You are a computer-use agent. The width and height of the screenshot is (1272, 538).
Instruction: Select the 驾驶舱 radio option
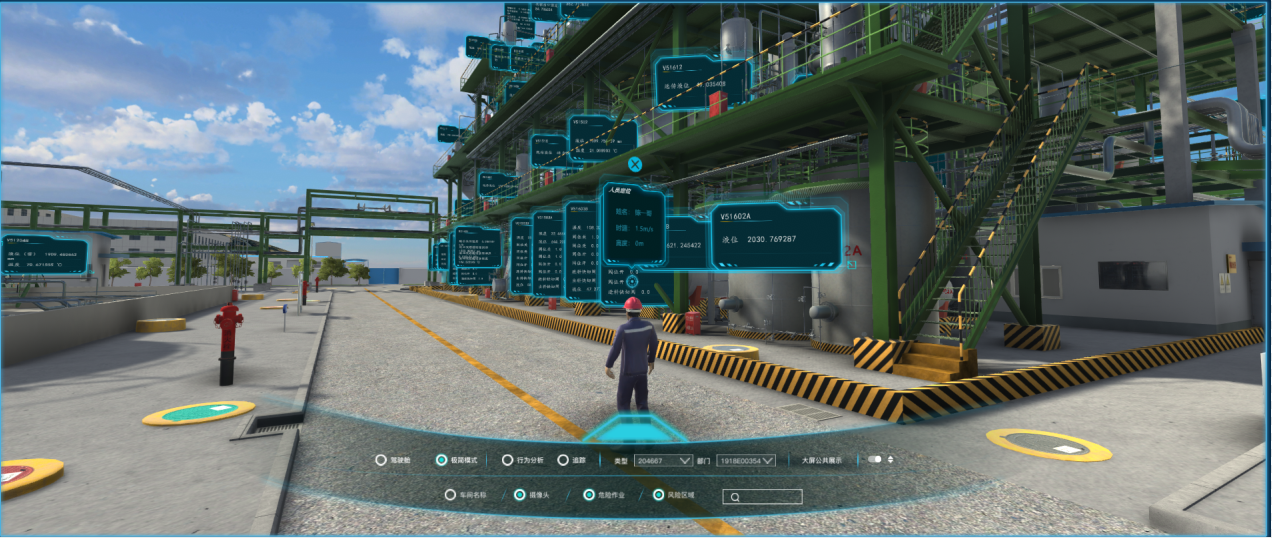pos(380,460)
